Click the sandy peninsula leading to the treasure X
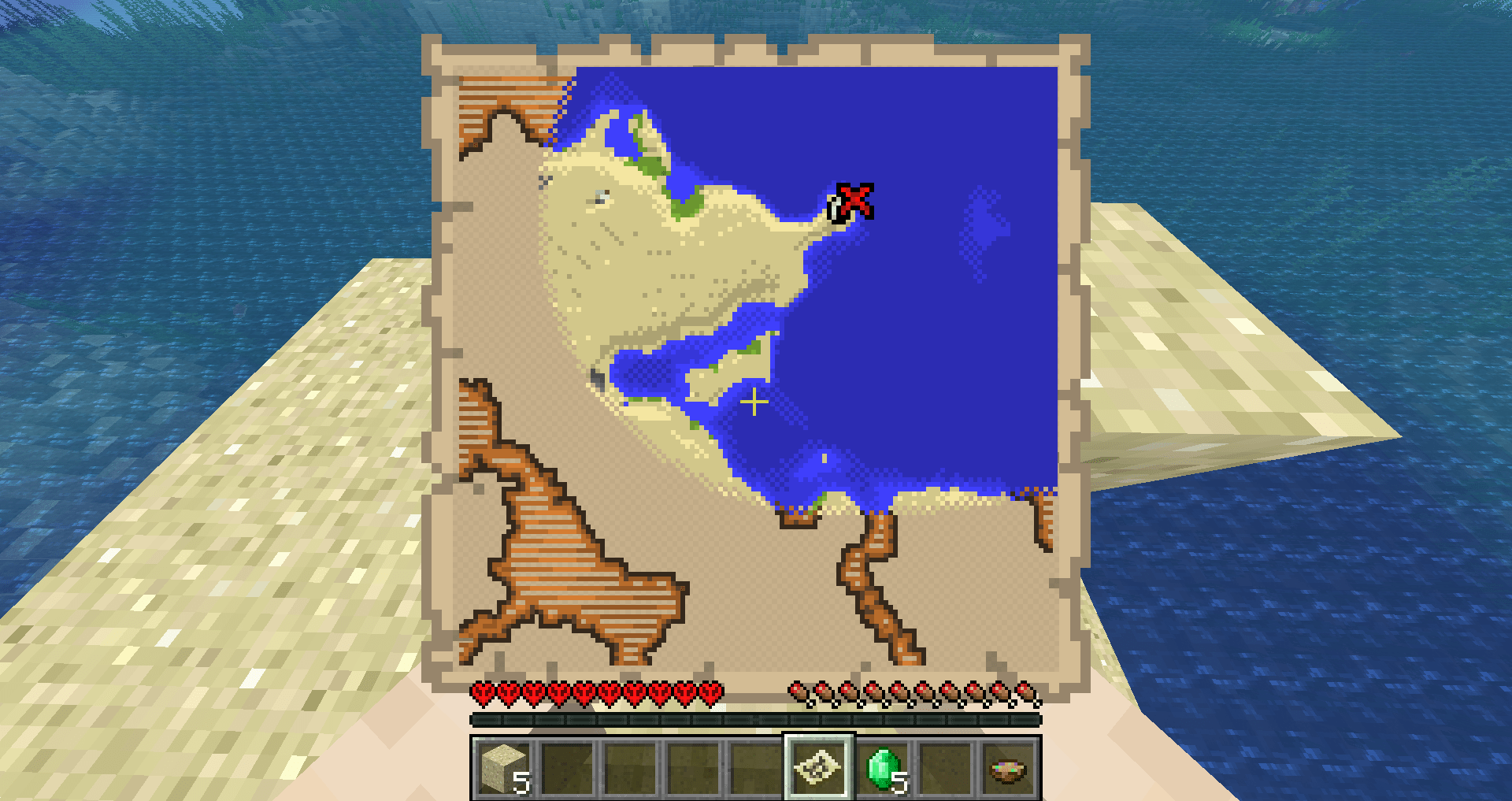 click(795, 221)
